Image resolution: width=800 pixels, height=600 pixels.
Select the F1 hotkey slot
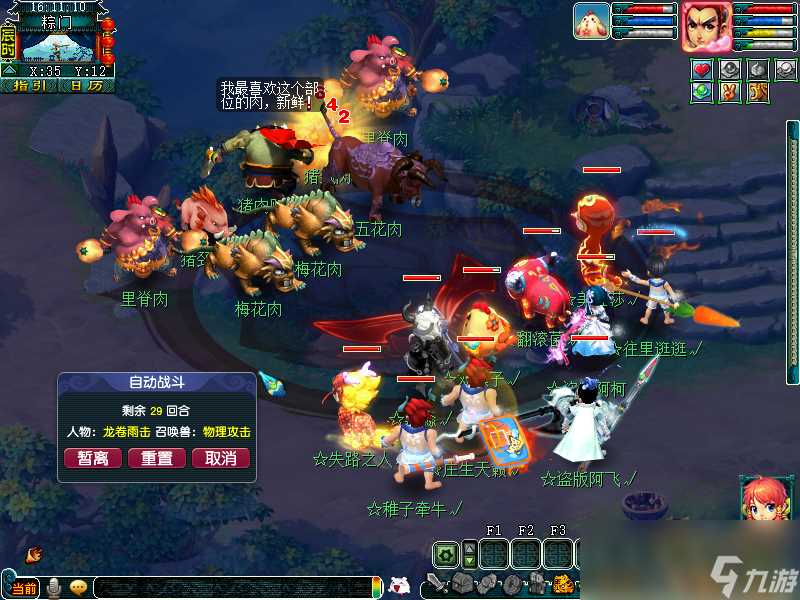[x=493, y=554]
